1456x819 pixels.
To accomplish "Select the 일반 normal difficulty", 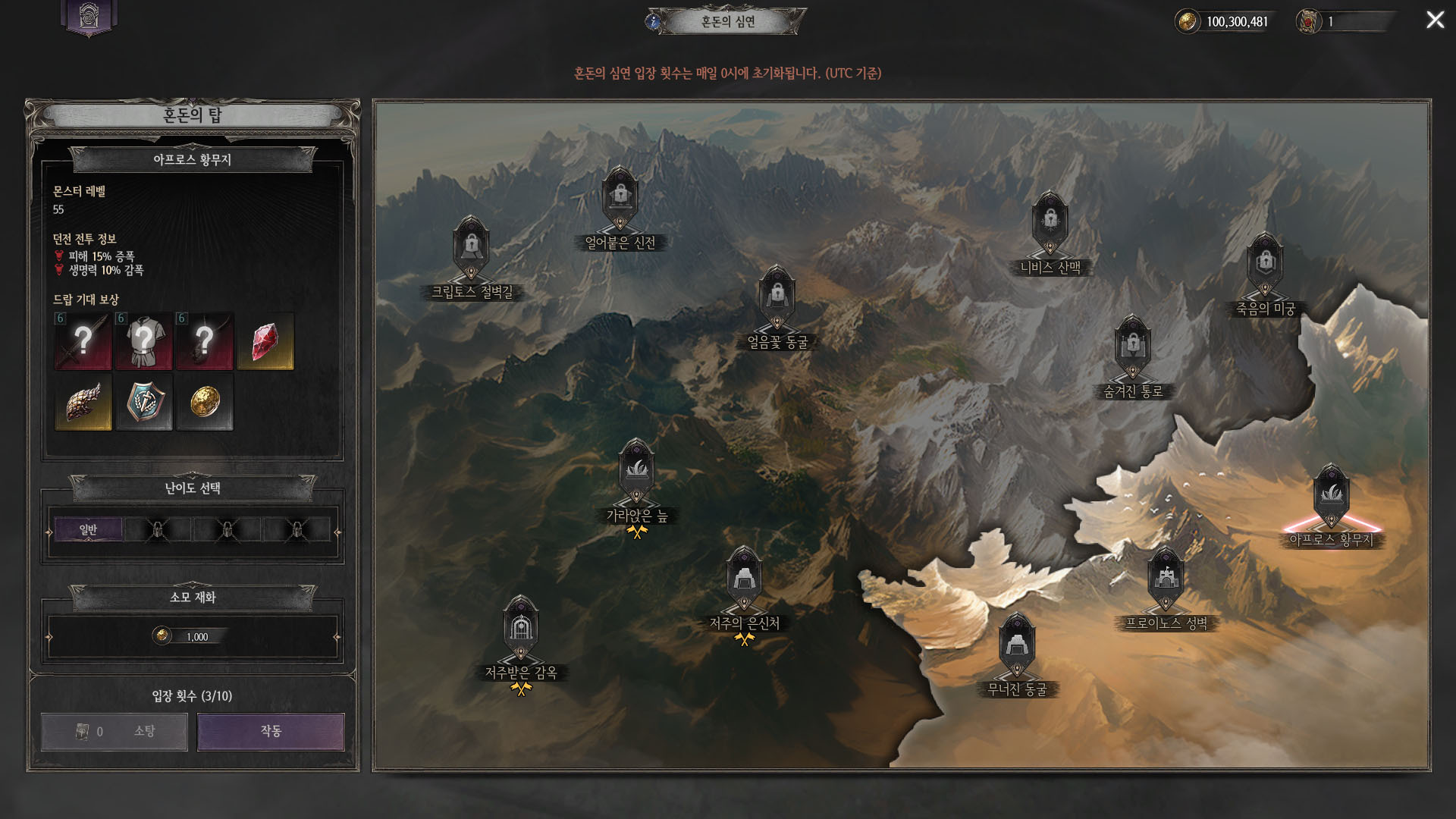I will [x=88, y=529].
